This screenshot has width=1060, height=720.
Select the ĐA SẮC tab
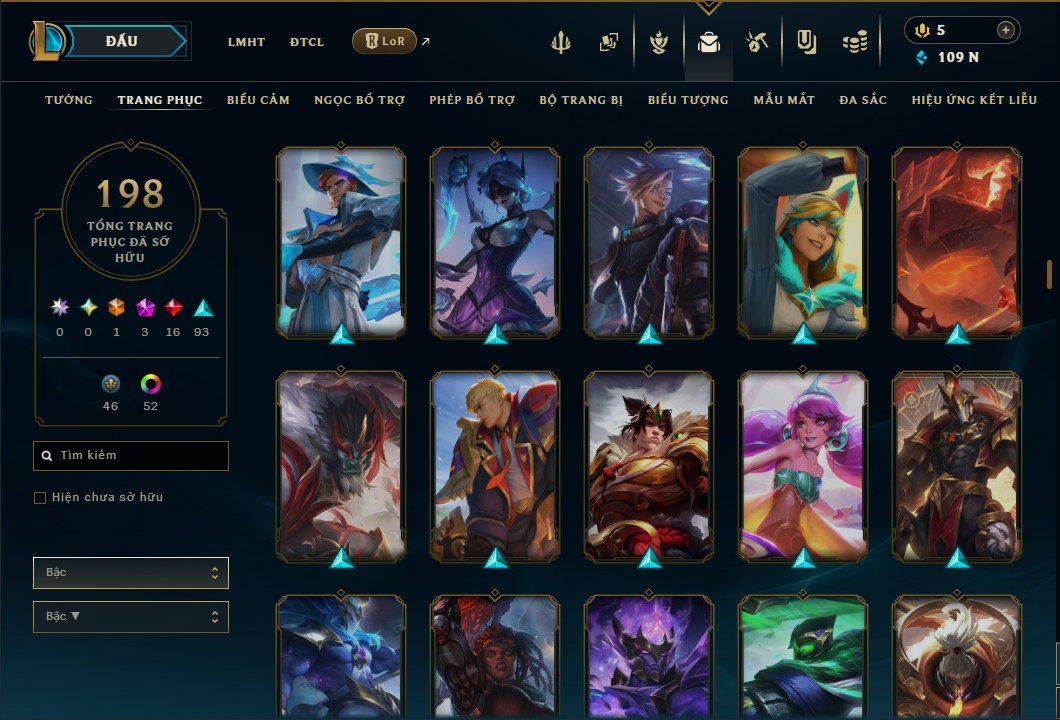coord(863,100)
